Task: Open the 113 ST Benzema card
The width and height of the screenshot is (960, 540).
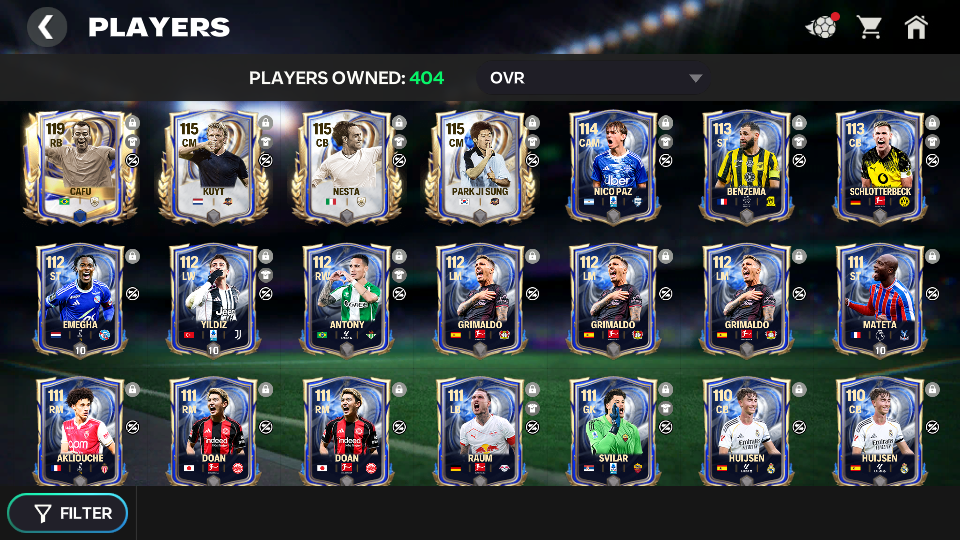Action: [x=746, y=165]
